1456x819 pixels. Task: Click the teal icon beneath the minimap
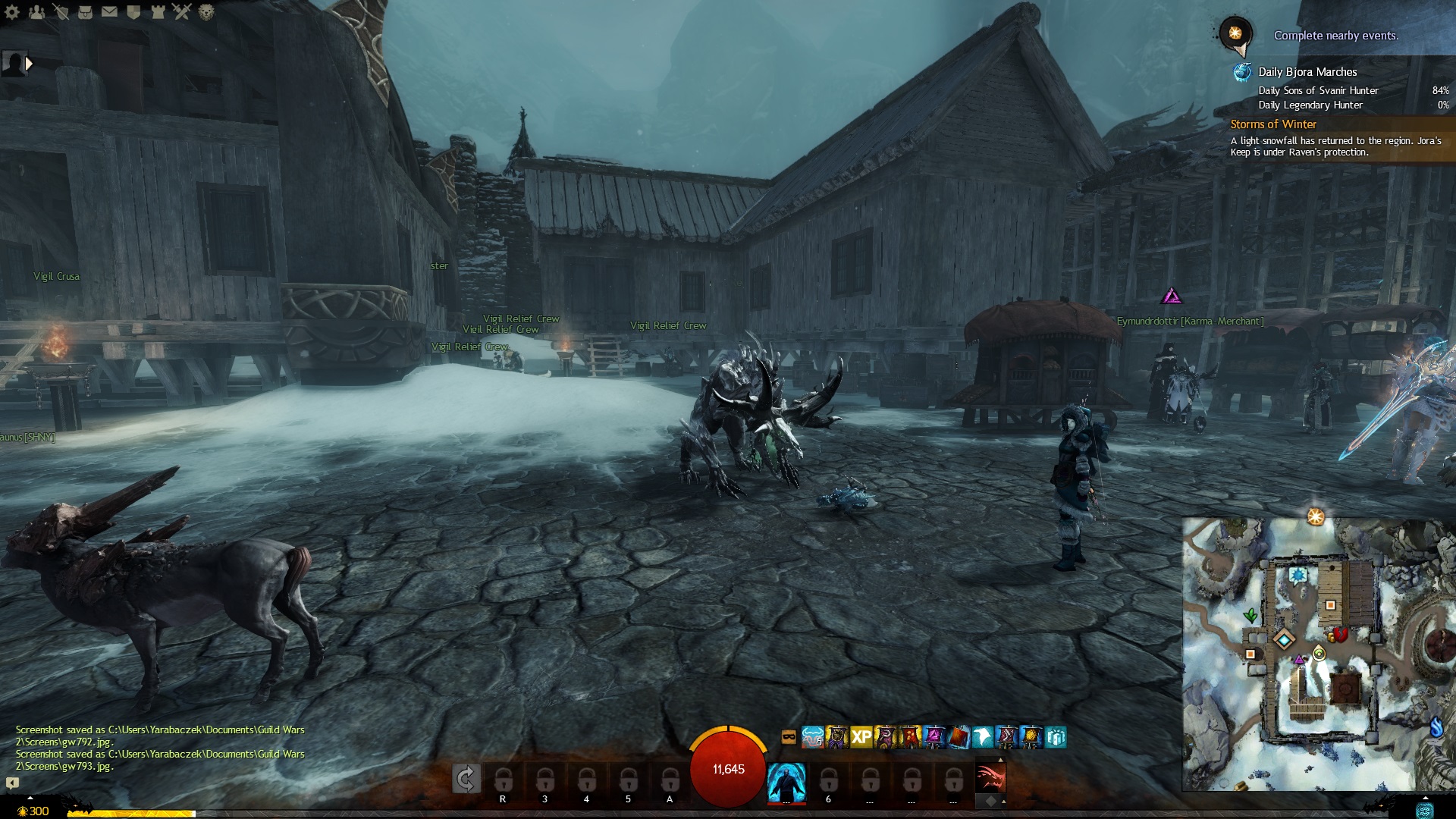coord(1424,810)
